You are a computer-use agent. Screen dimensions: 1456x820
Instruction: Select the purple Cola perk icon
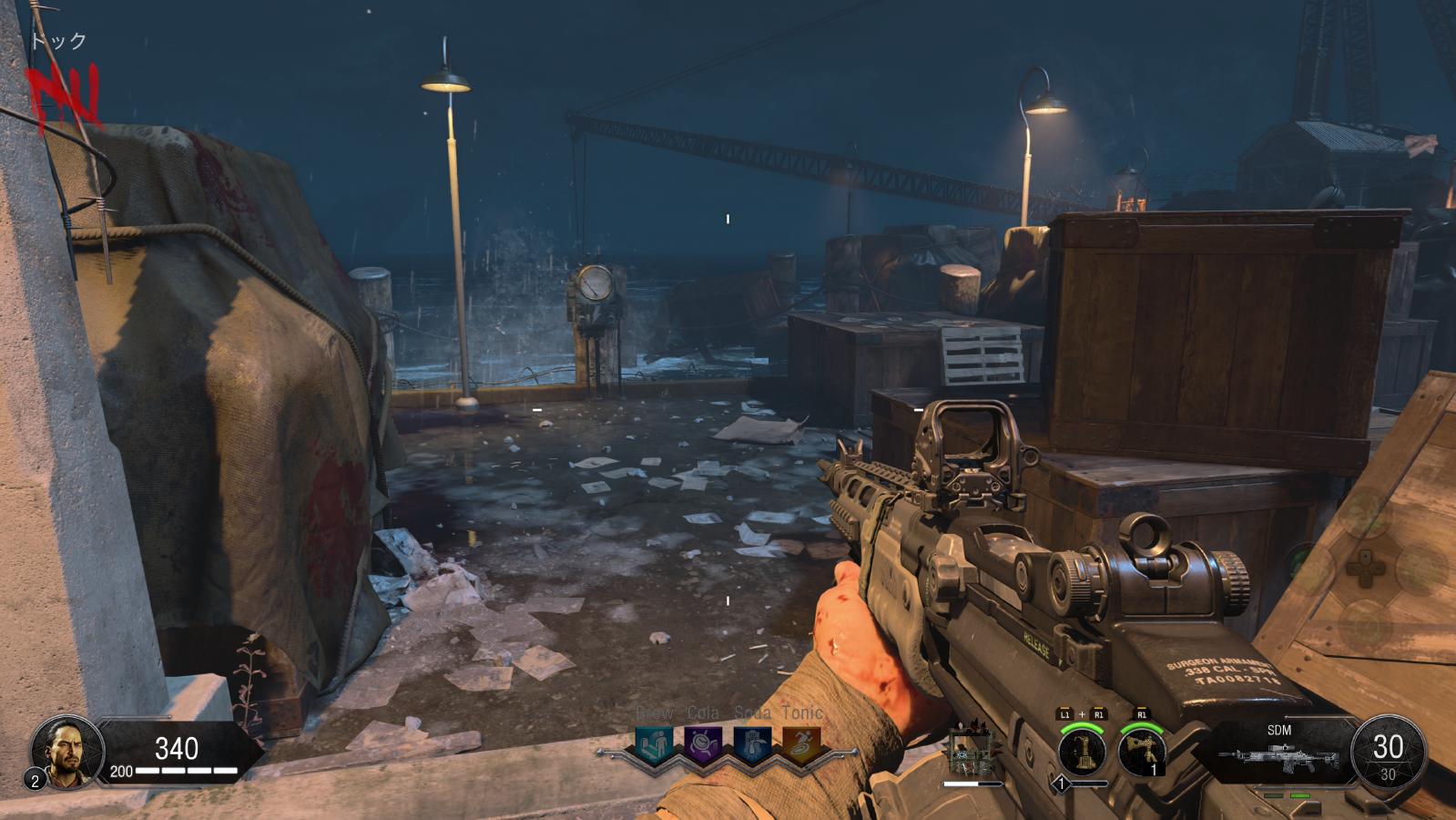(703, 743)
